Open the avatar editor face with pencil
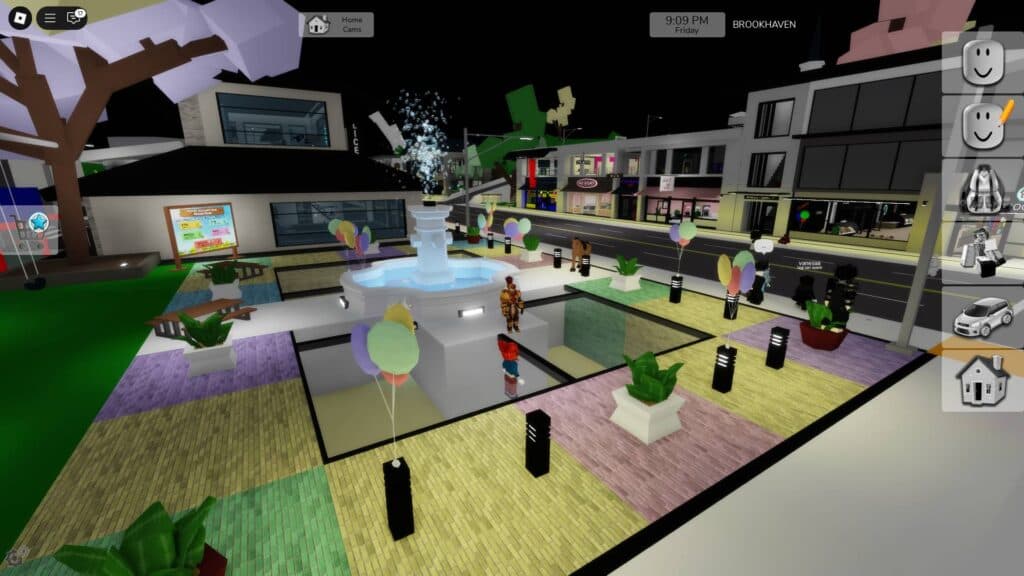 (x=982, y=125)
